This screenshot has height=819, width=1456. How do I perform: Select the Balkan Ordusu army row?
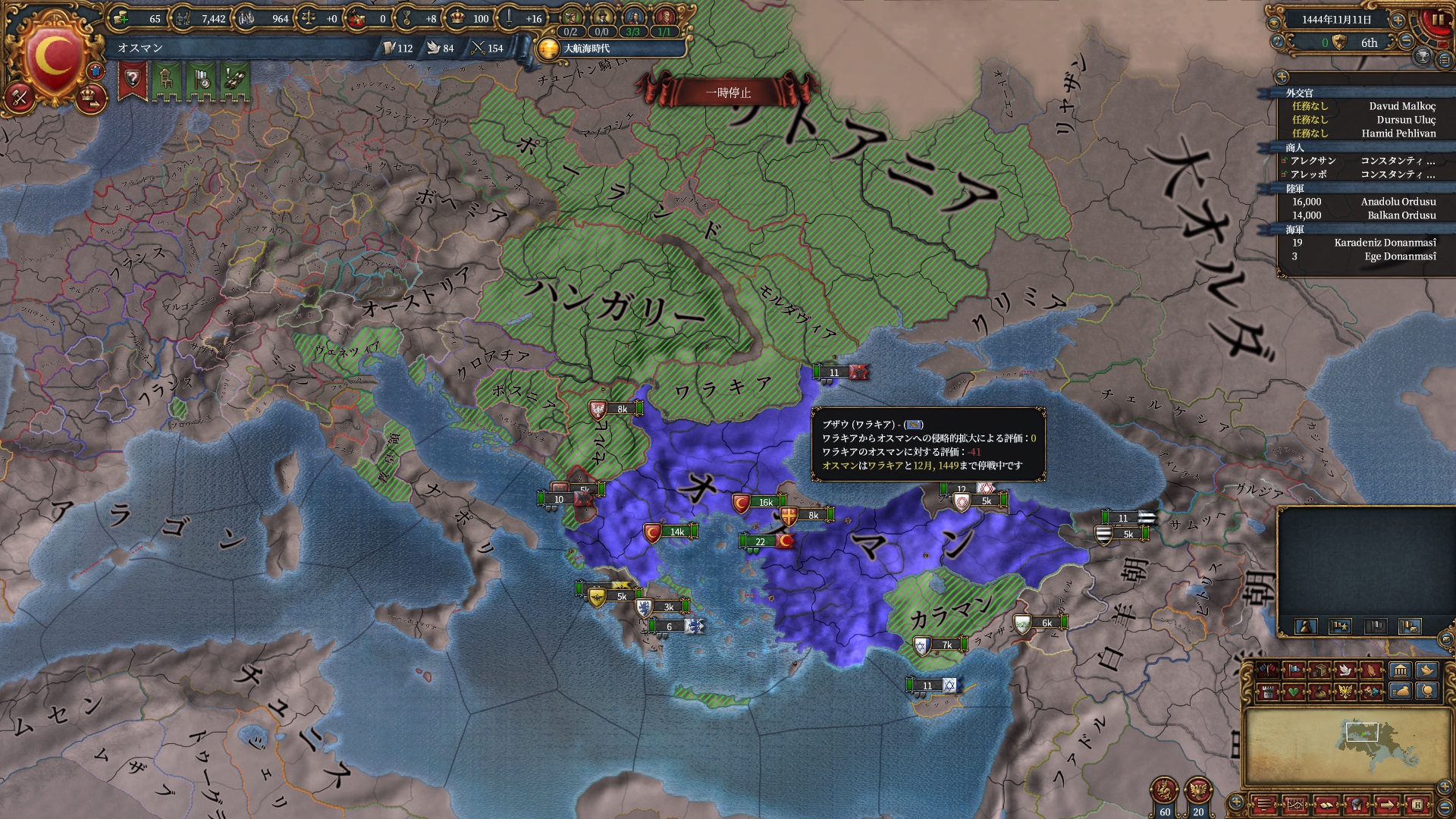(1401, 215)
